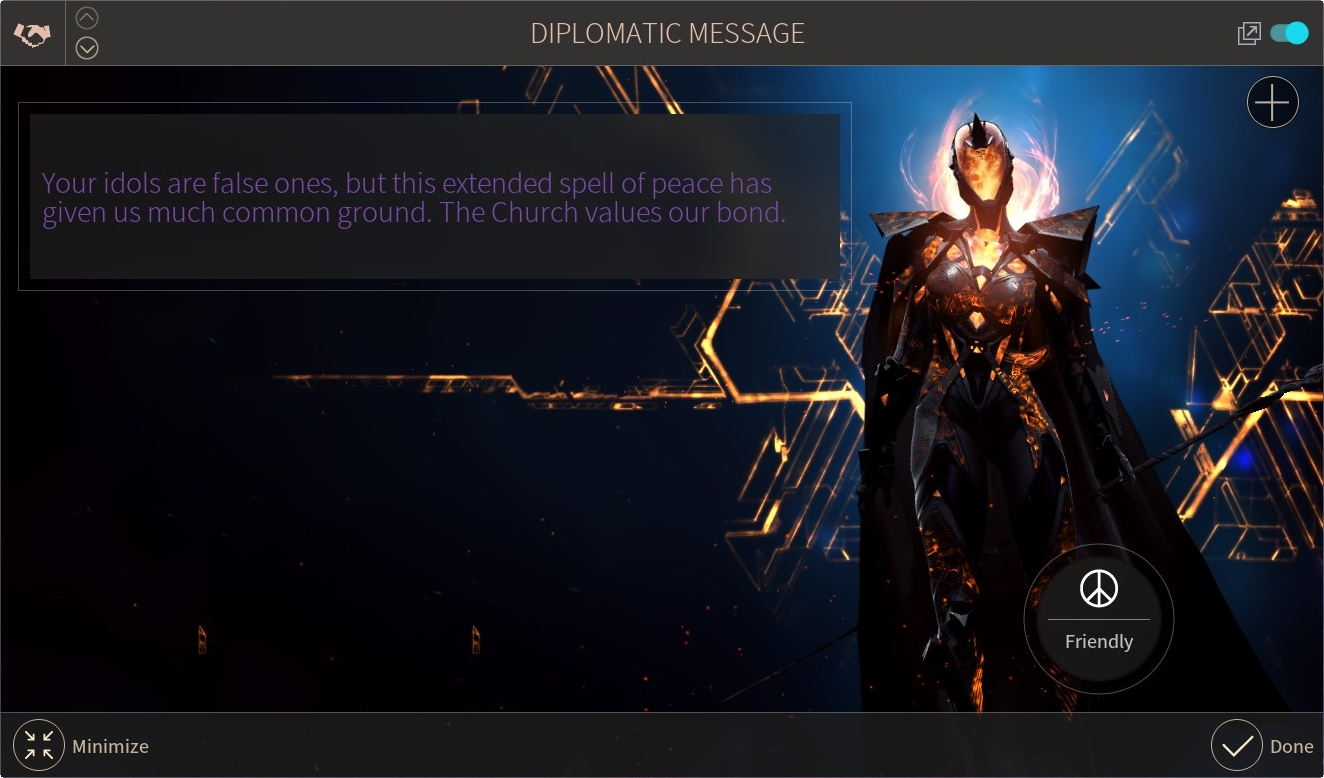This screenshot has height=778, width=1324.
Task: Click the checkmark circle beside Done
Action: click(x=1236, y=745)
